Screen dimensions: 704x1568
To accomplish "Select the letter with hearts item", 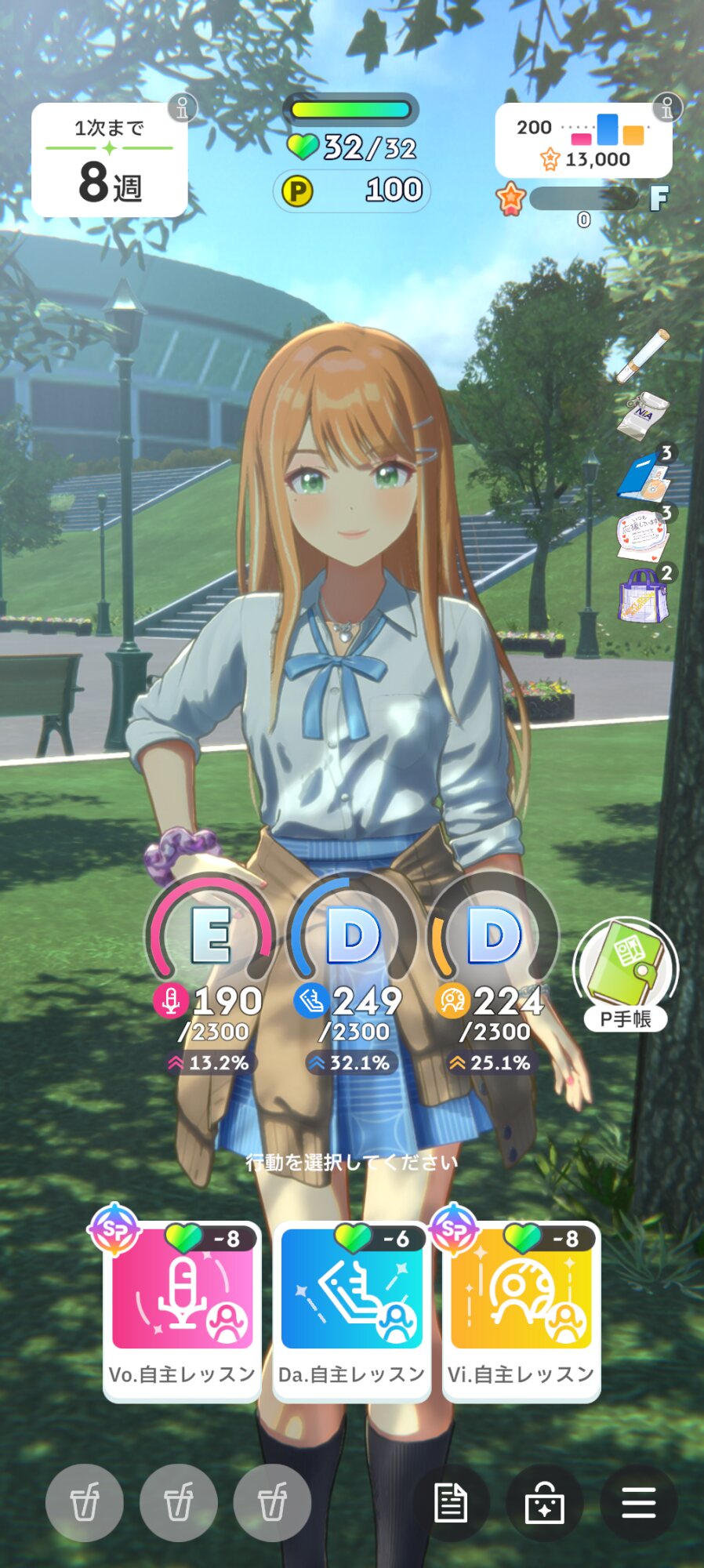I will (643, 535).
